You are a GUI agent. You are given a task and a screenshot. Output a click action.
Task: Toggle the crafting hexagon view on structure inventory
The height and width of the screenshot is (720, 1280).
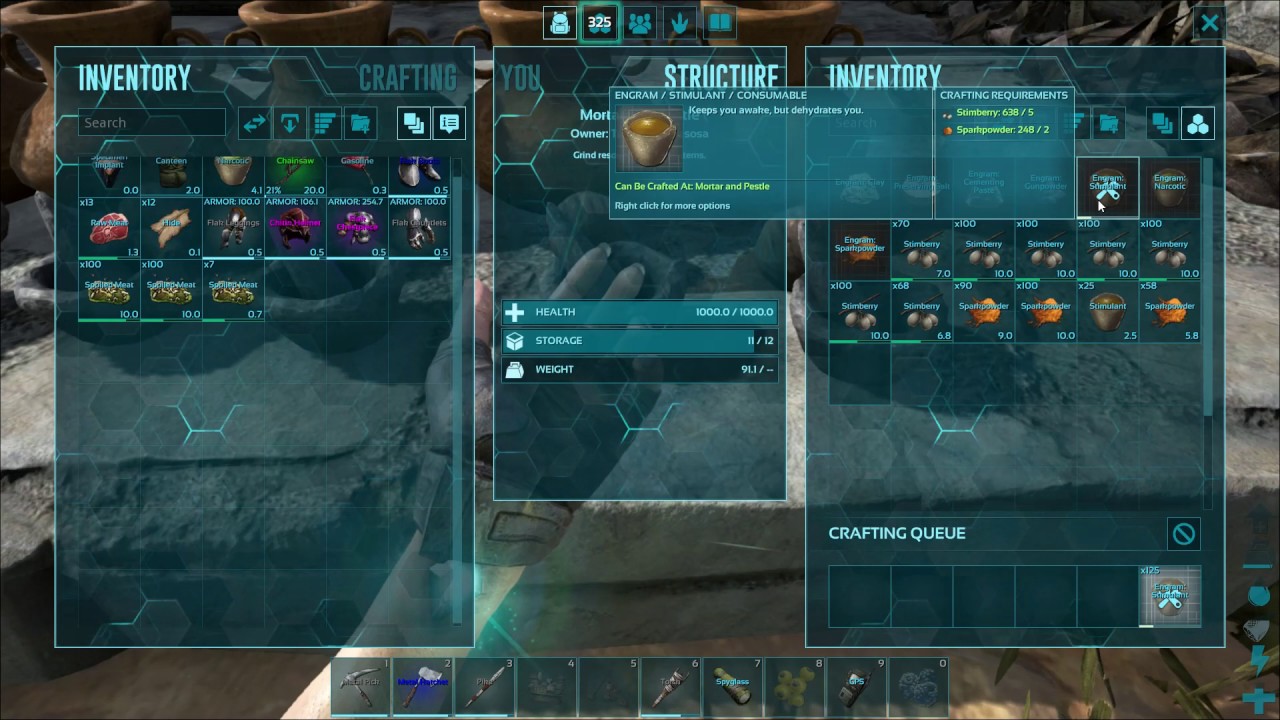pyautogui.click(x=1196, y=123)
